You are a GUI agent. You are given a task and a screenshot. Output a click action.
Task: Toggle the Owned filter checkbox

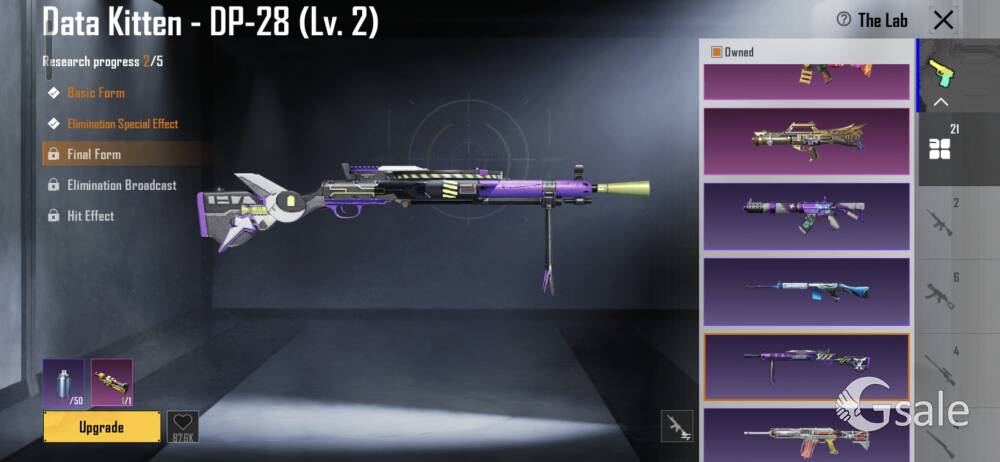(717, 52)
